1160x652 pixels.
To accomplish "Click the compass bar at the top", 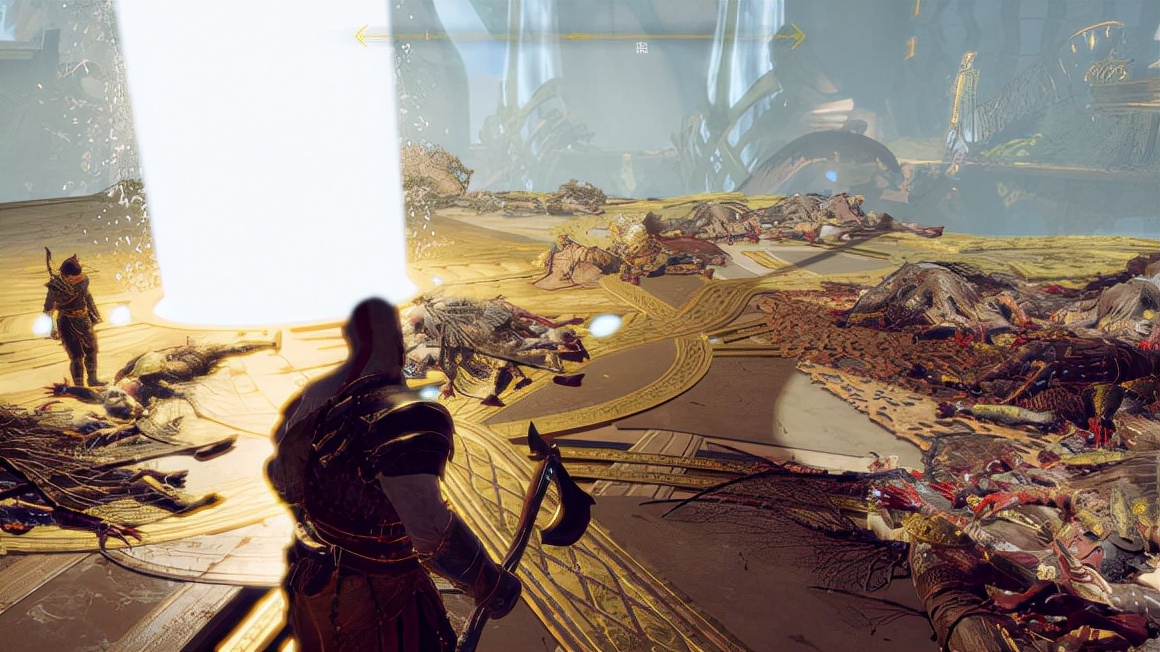I will pos(579,36).
